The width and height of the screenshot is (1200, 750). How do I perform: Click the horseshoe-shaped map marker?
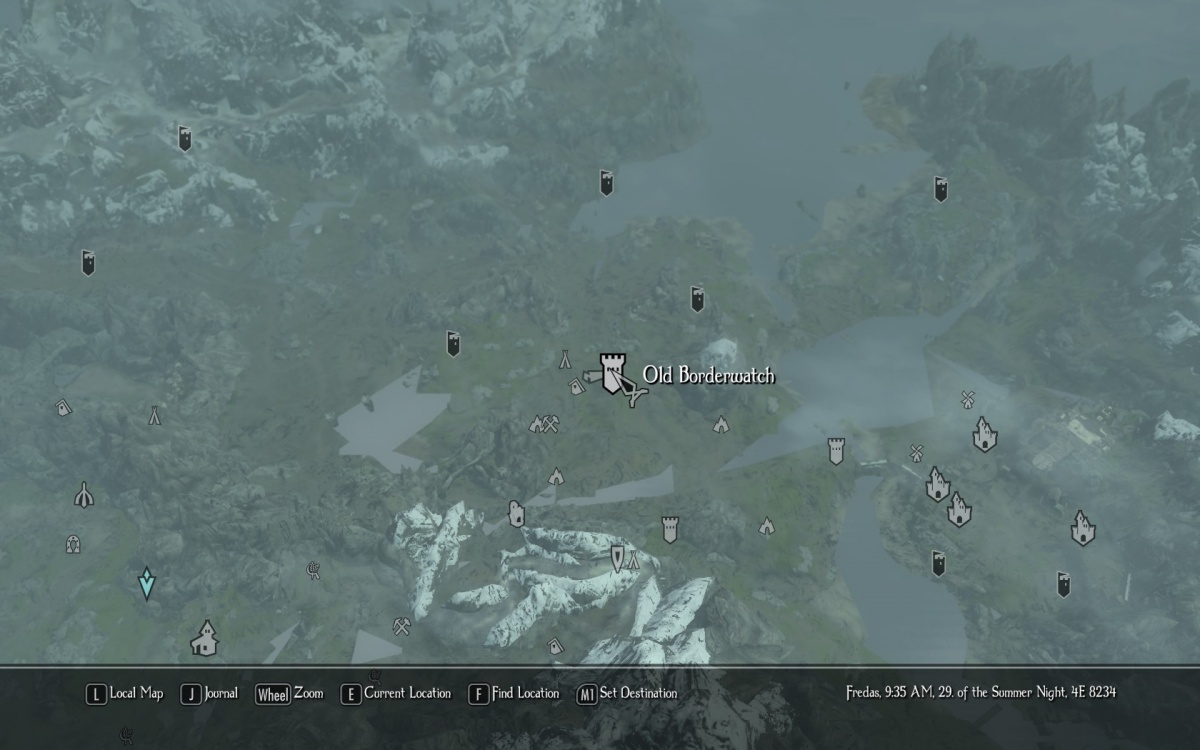click(72, 544)
